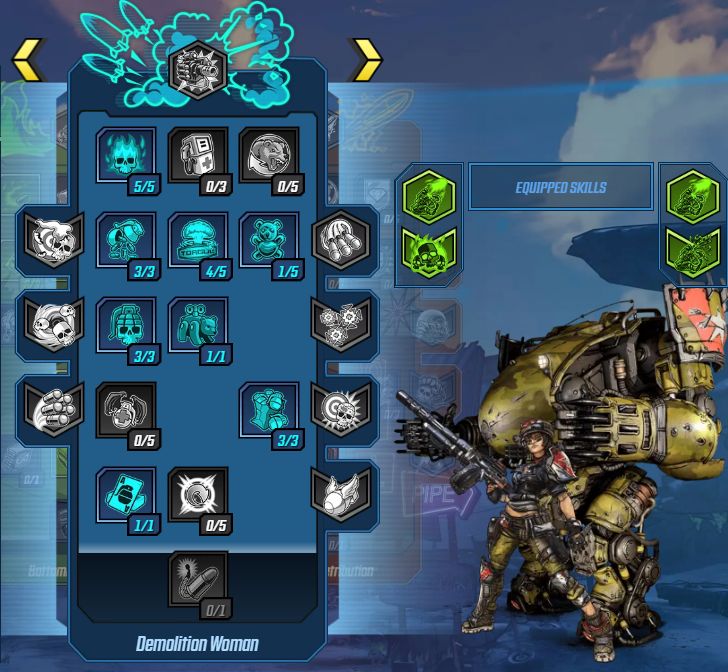Go to the next skill tree arrow

366,60
